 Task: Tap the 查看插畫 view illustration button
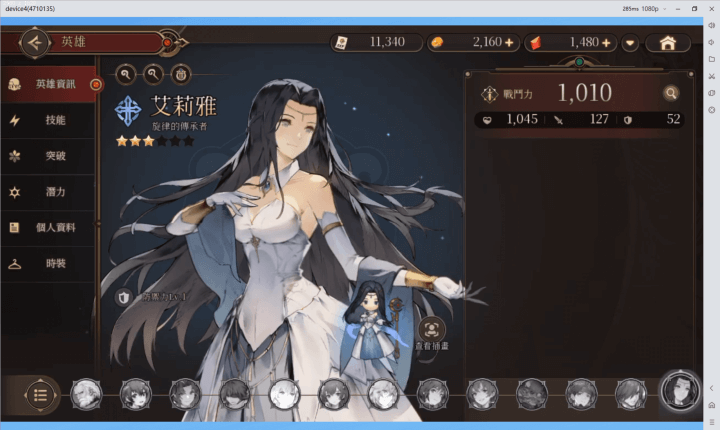coord(432,329)
